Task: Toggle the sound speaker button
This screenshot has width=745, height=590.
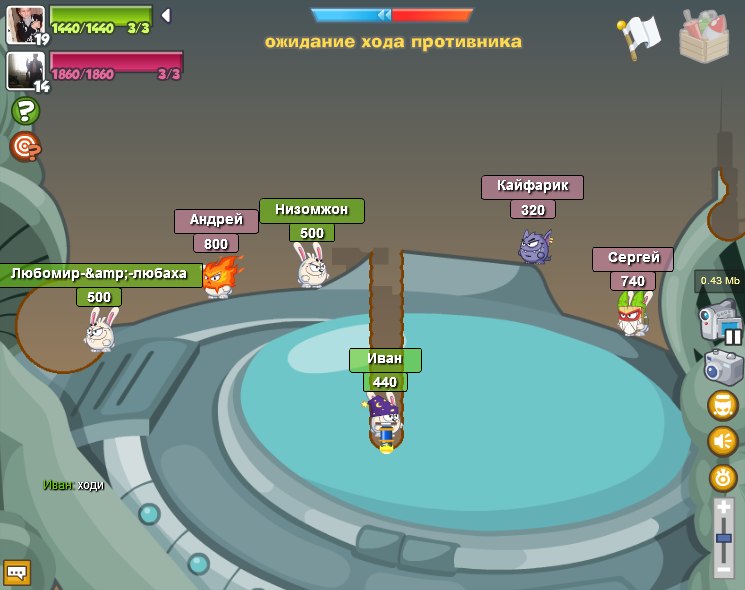Action: point(723,441)
